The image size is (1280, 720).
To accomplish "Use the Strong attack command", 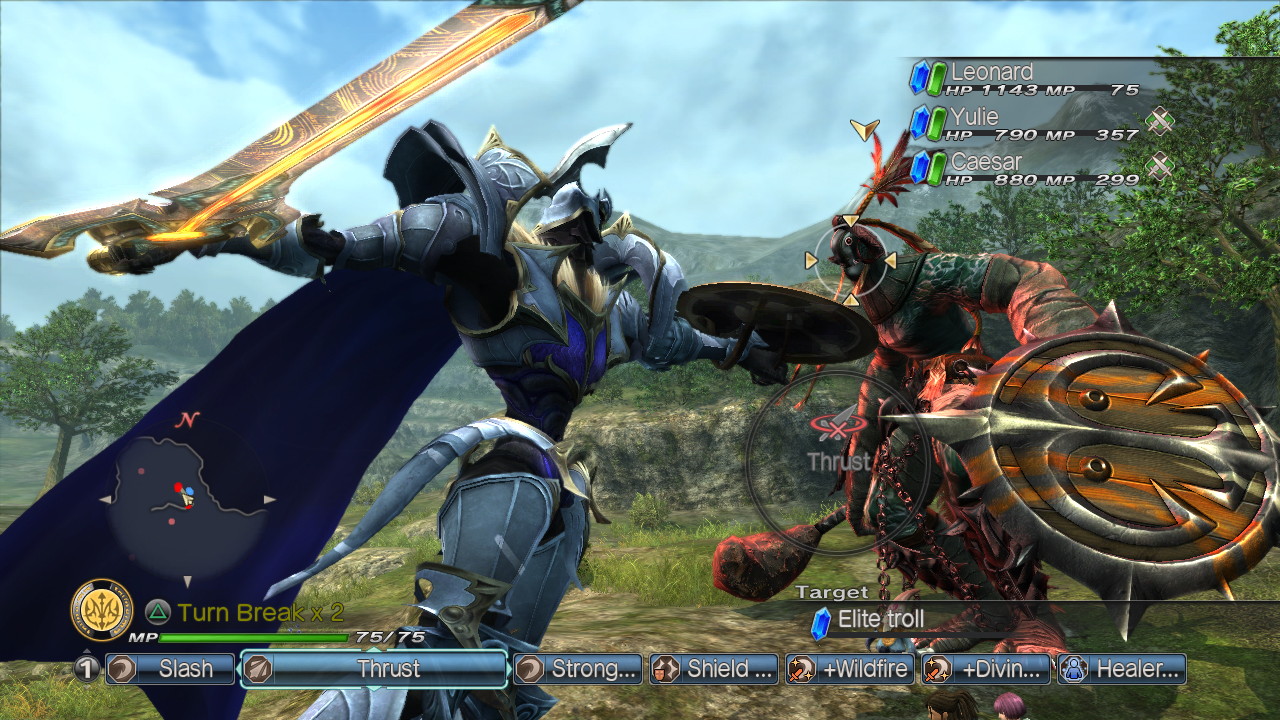I will 577,669.
